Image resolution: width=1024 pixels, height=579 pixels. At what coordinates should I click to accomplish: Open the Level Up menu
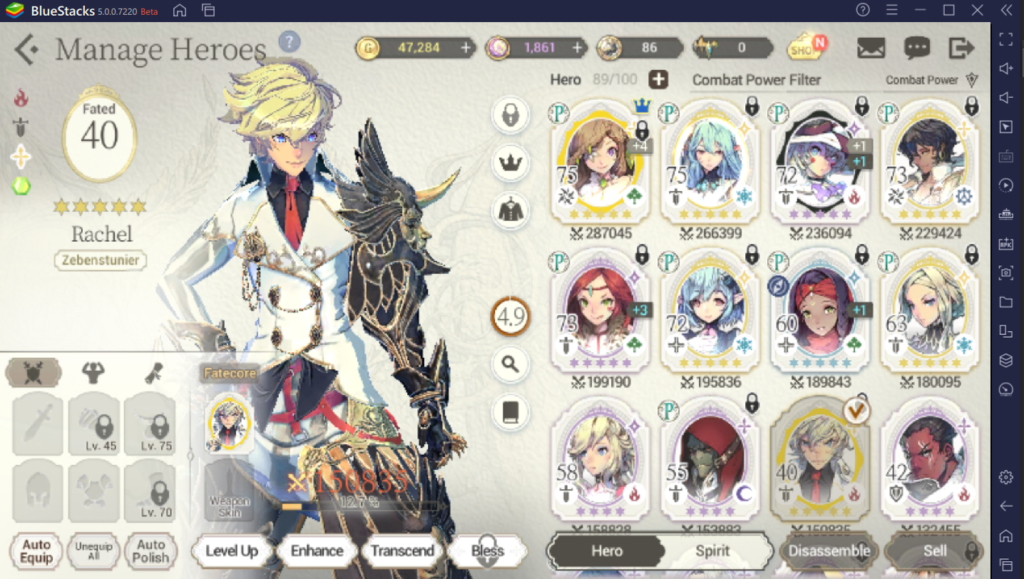(231, 550)
